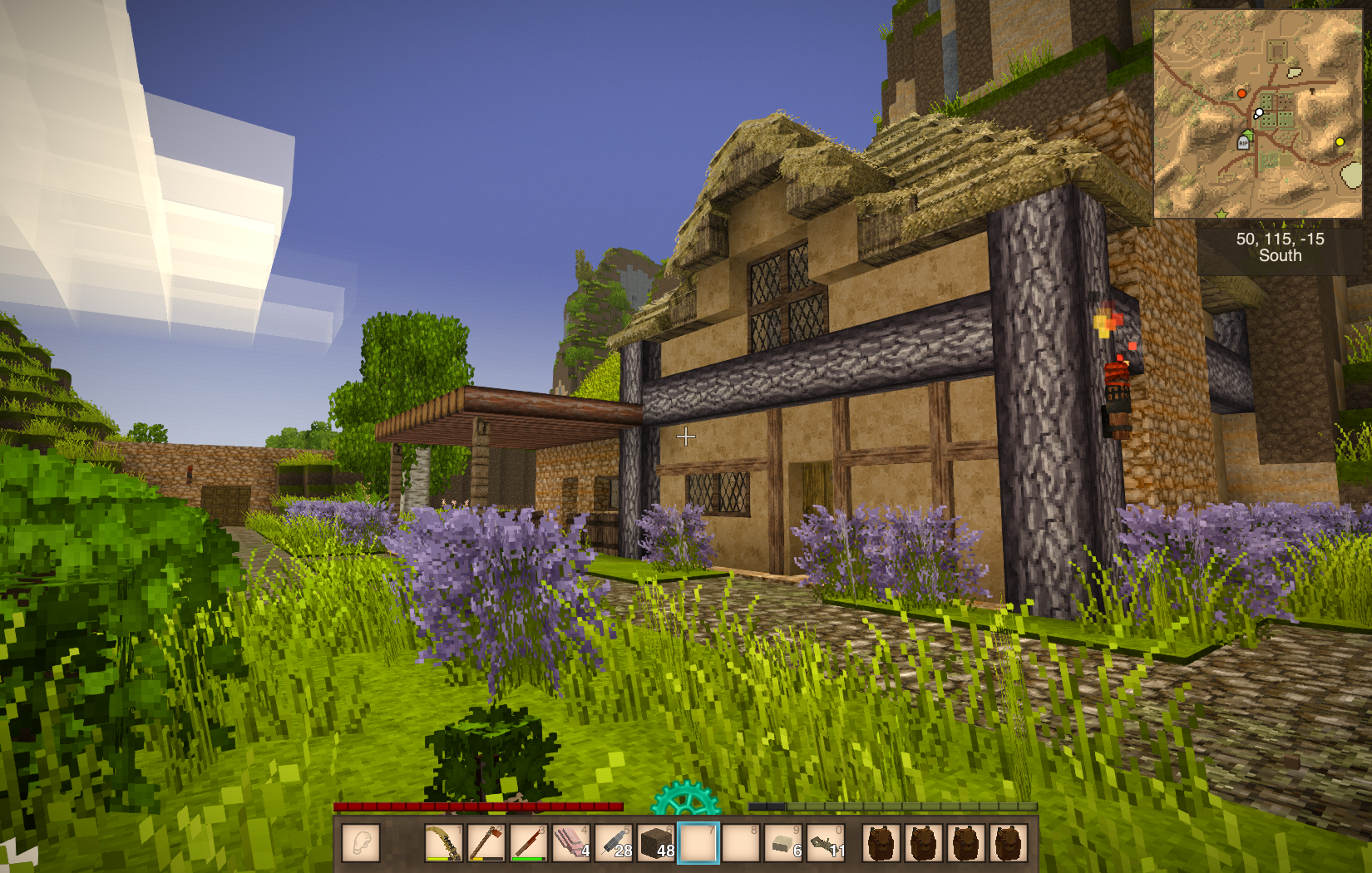Click the green star marker on minimap
The width and height of the screenshot is (1372, 873).
pyautogui.click(x=1221, y=215)
